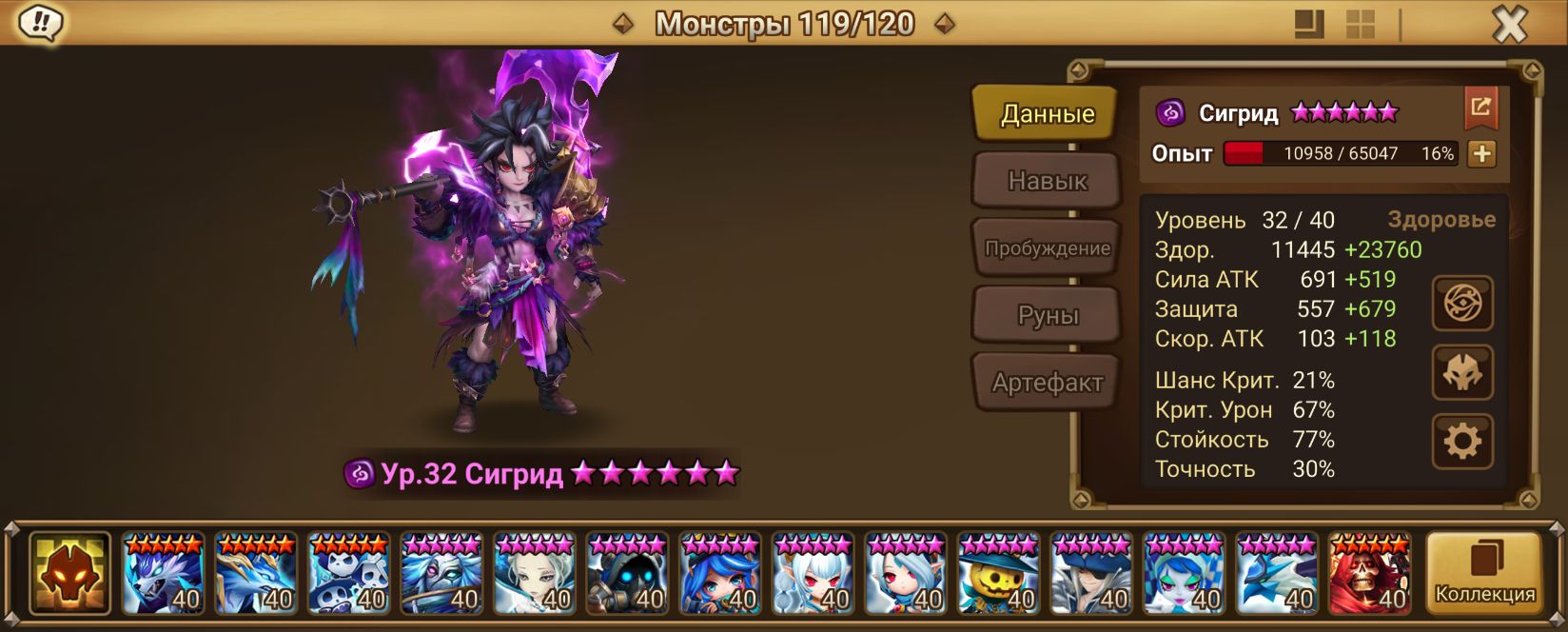This screenshot has height=632, width=1568.
Task: Open the Данные tab
Action: point(1047,114)
